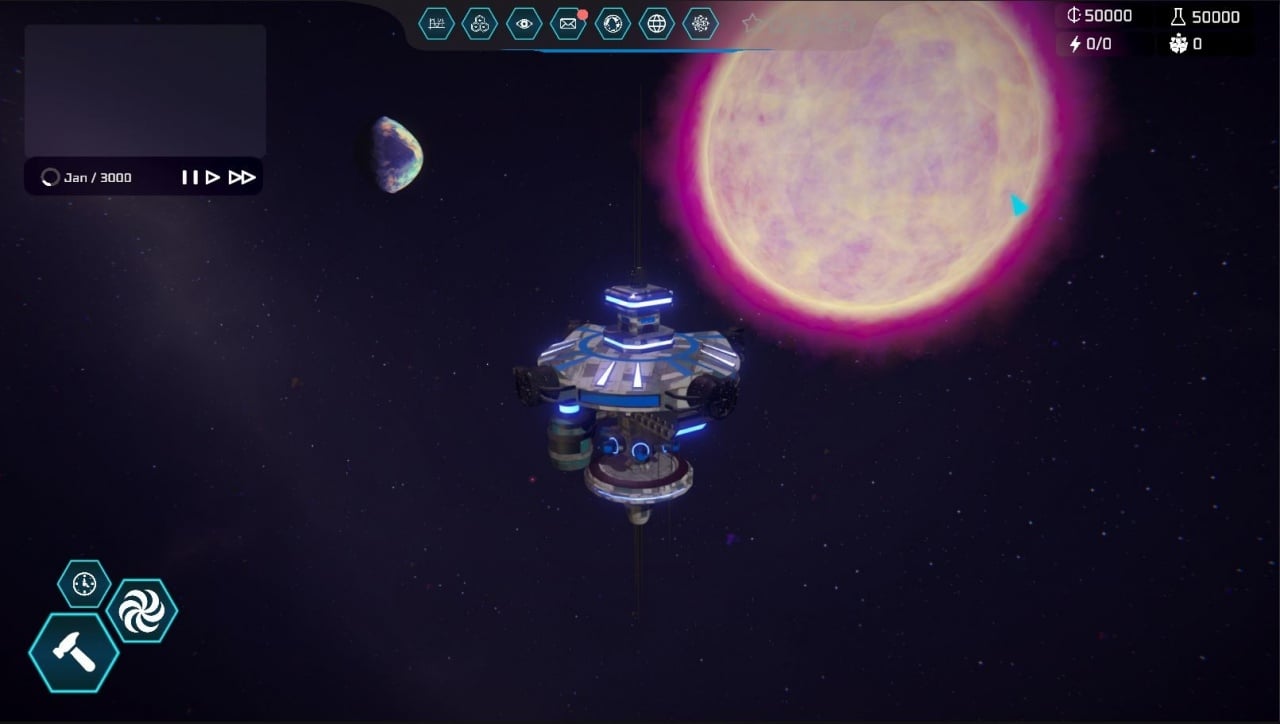Open the clock hexagon button
The image size is (1280, 724).
(84, 583)
